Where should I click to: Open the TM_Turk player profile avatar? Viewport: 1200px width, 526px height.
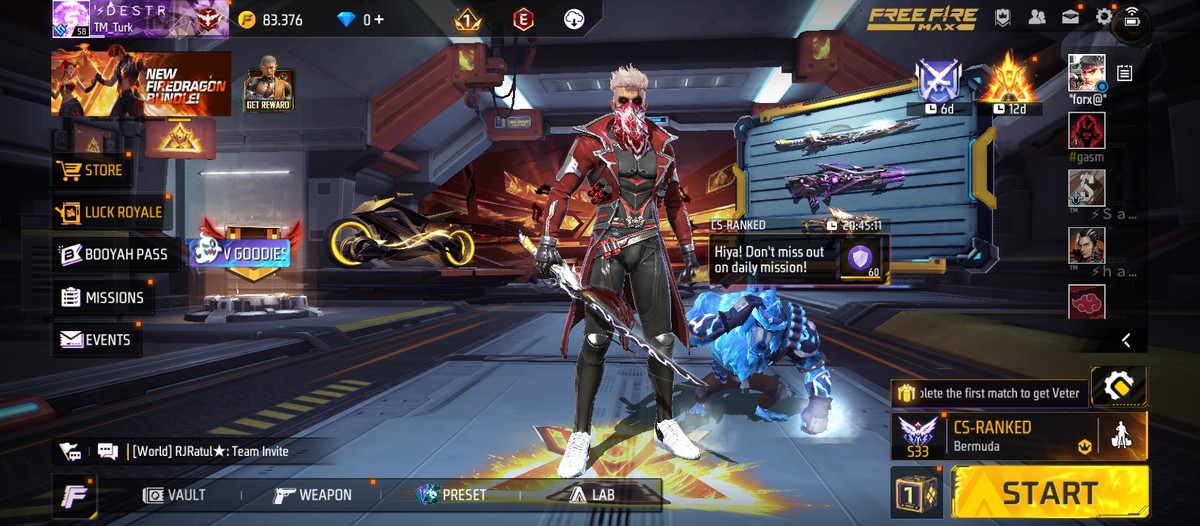(71, 18)
